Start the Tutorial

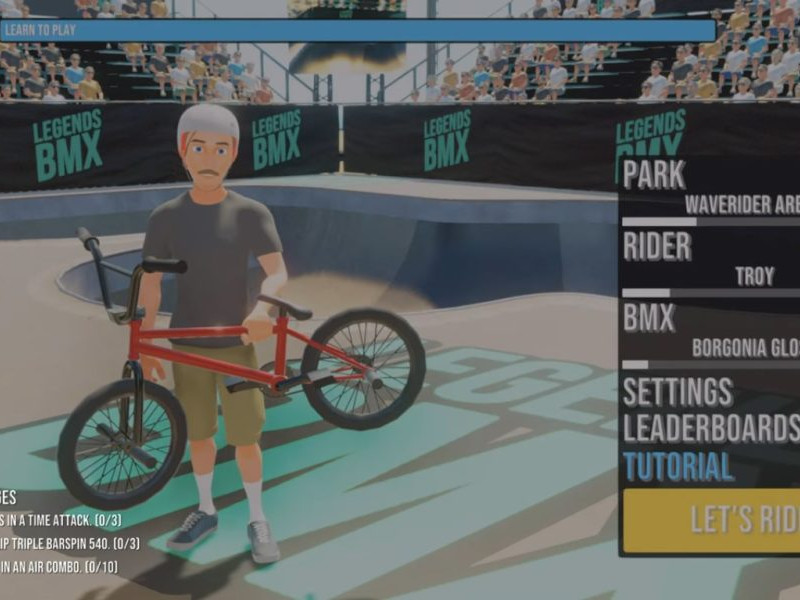point(678,466)
